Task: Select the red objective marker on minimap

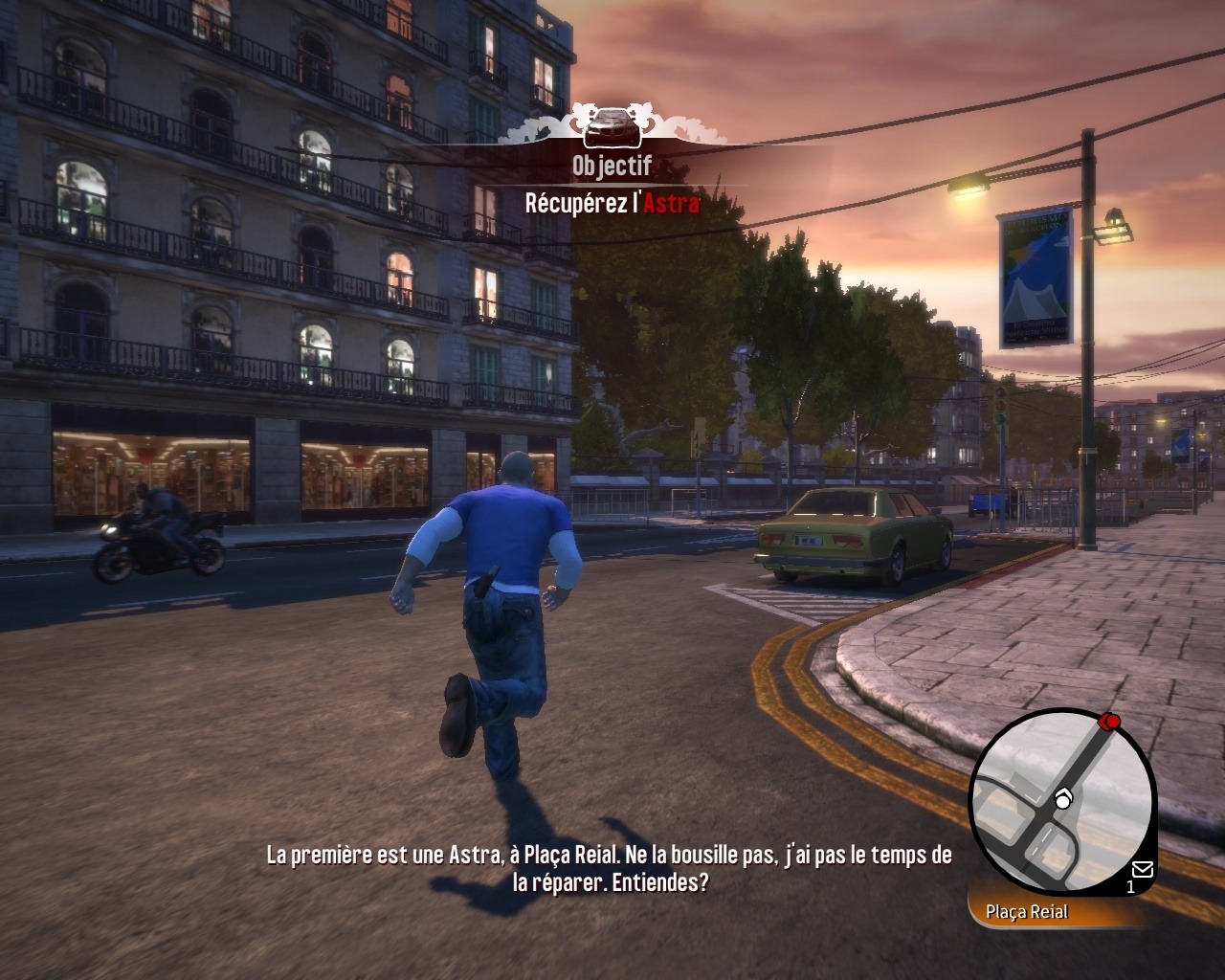Action: click(x=1110, y=721)
